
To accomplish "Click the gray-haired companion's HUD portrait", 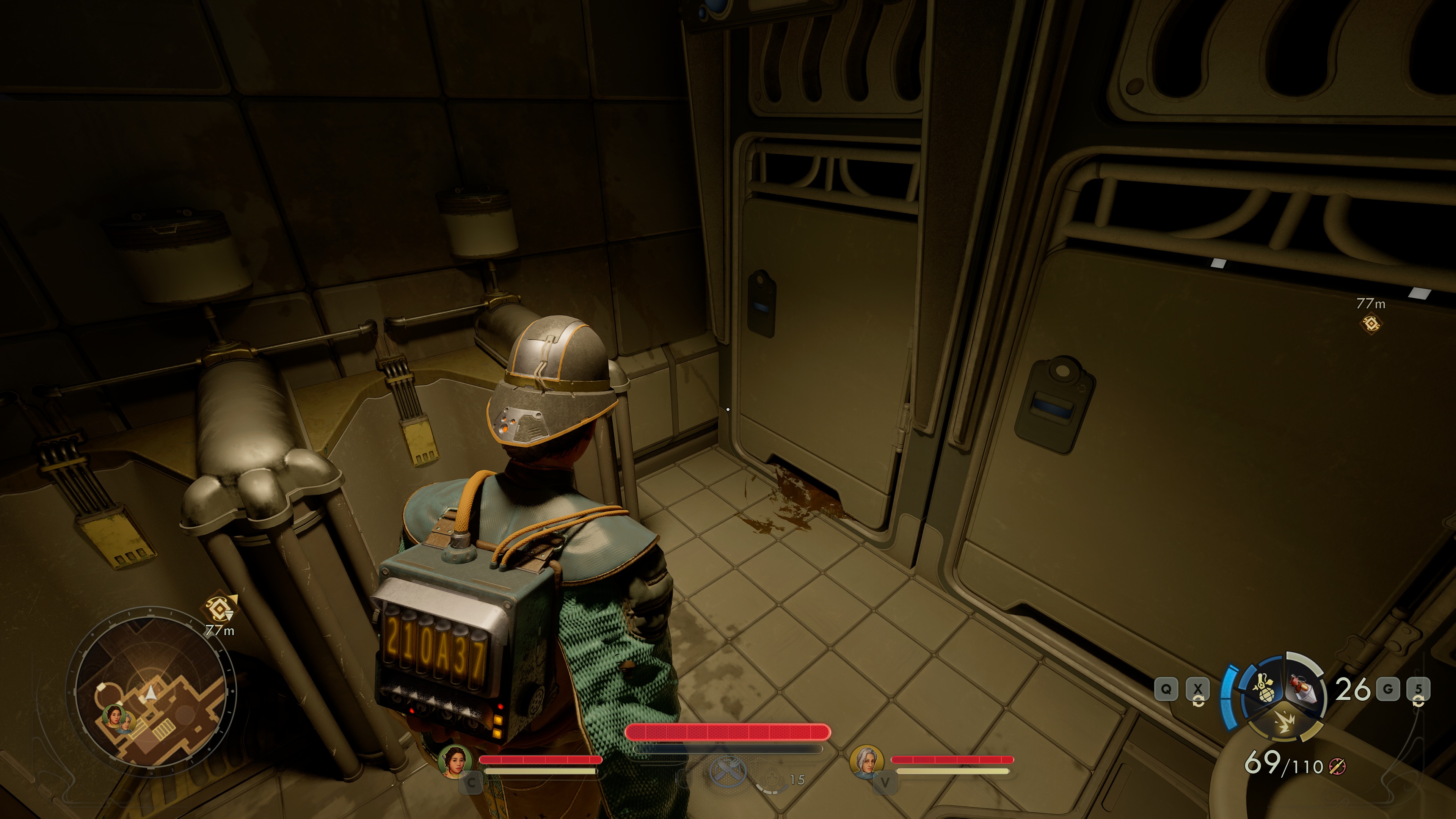I will pos(866,760).
